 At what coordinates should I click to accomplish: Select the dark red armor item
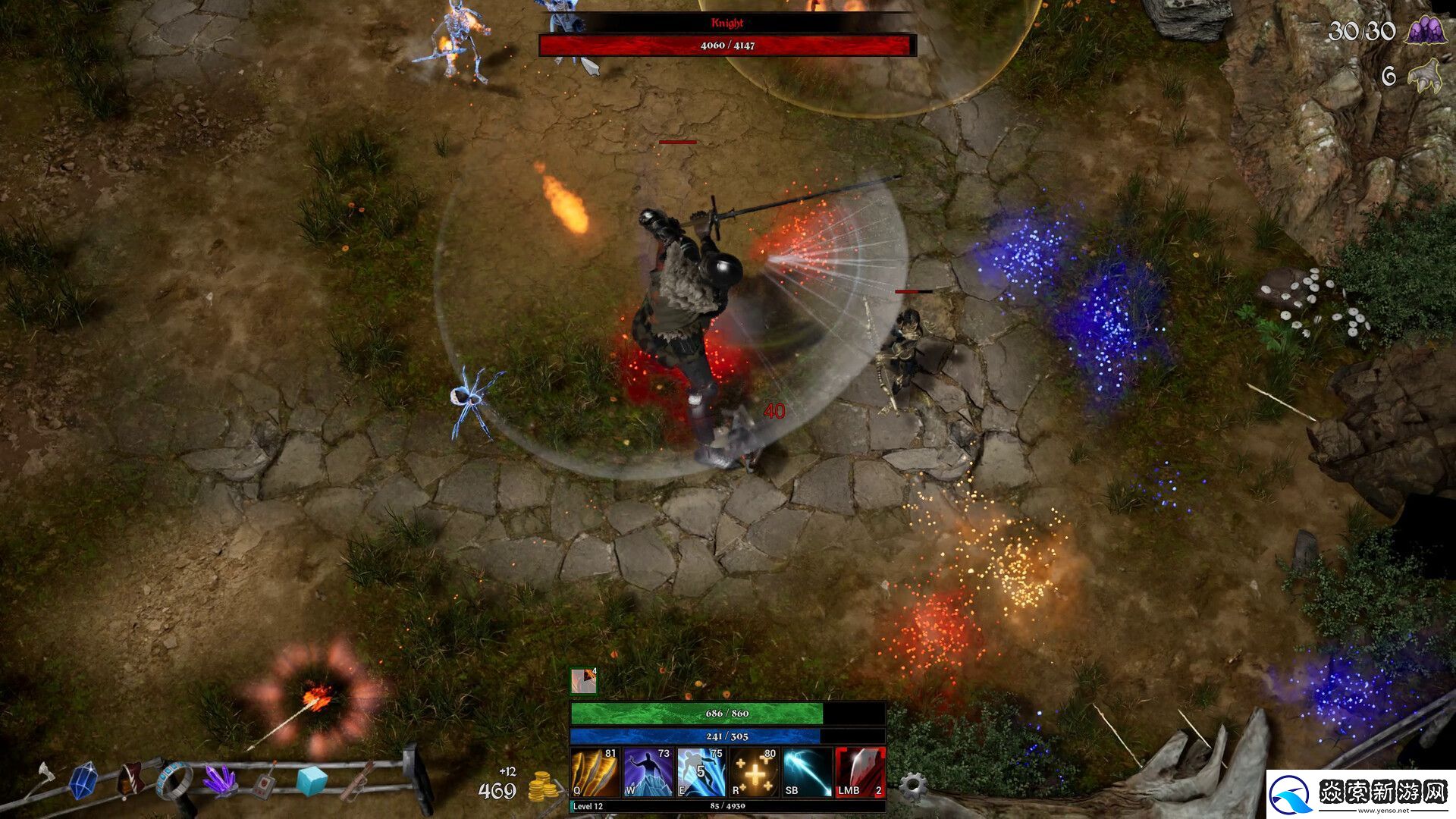pyautogui.click(x=130, y=780)
